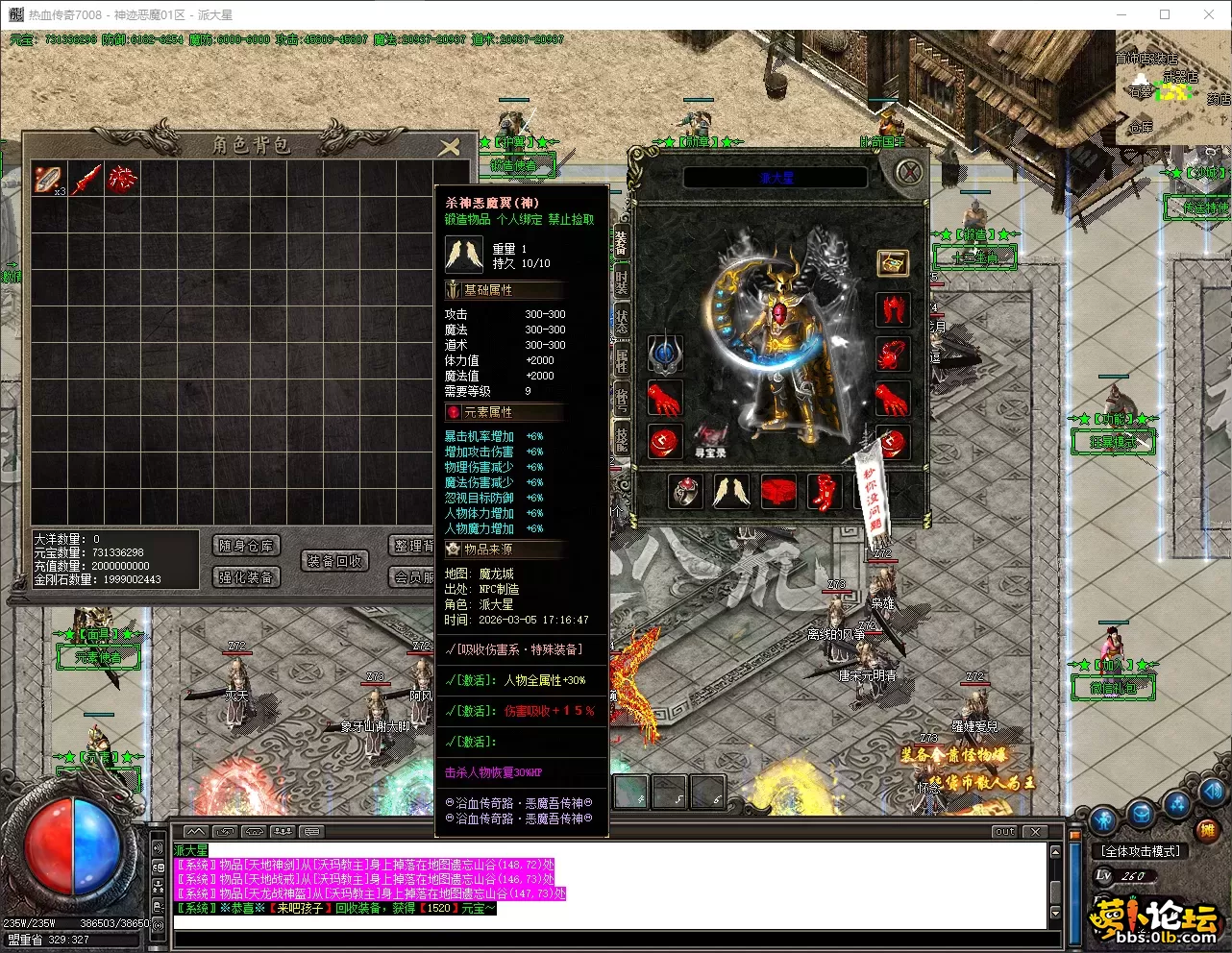Close the 角色背包 inventory window

[449, 146]
